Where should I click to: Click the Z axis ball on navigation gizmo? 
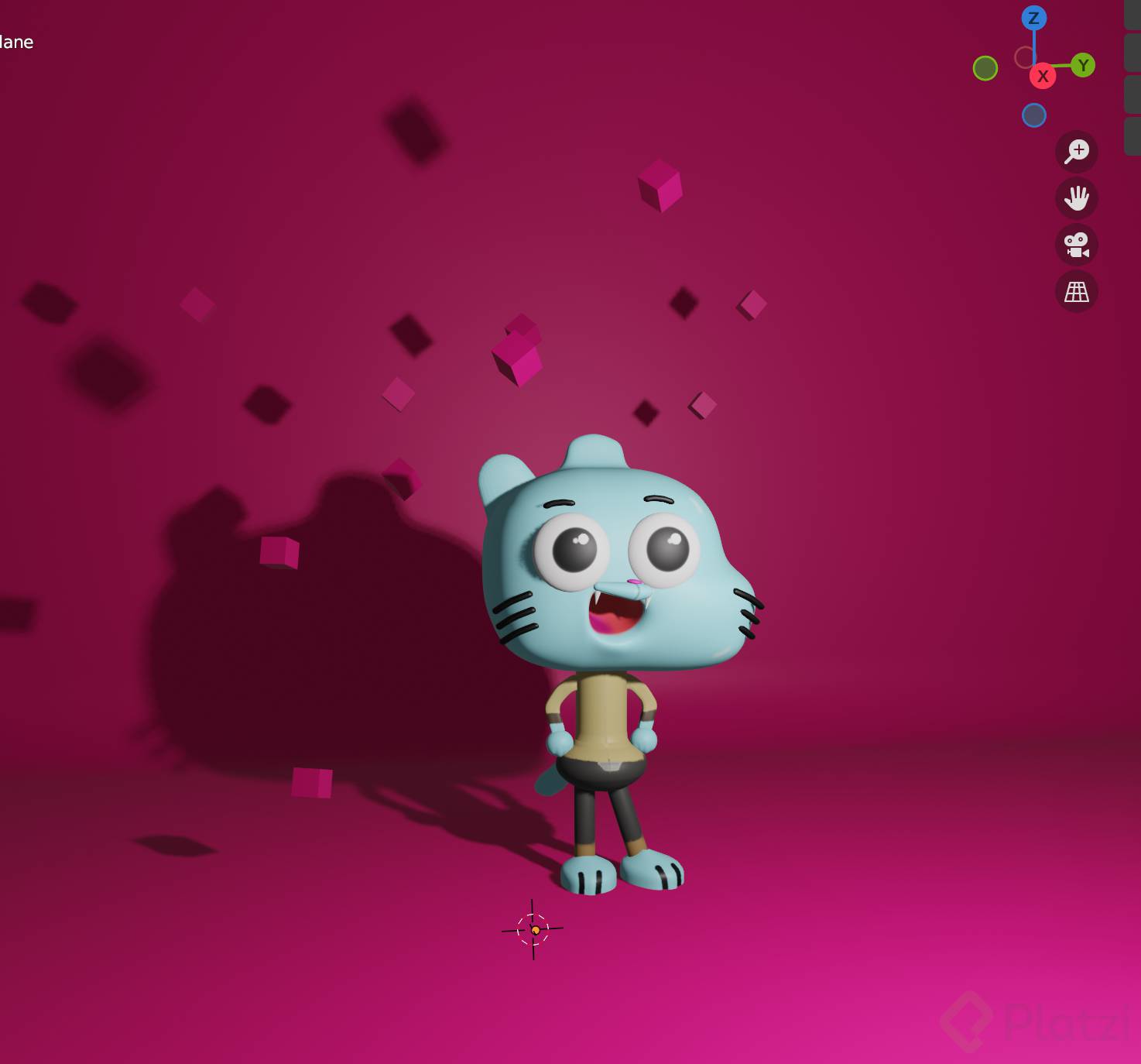tap(1033, 16)
